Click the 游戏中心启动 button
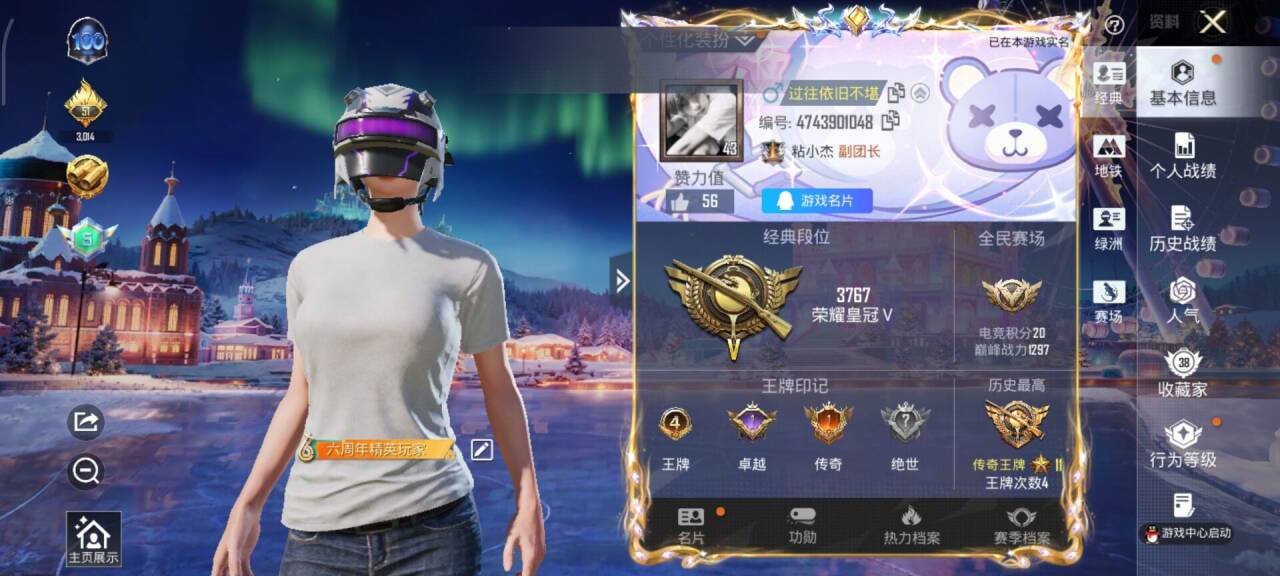This screenshot has width=1280, height=576. (x=1187, y=533)
